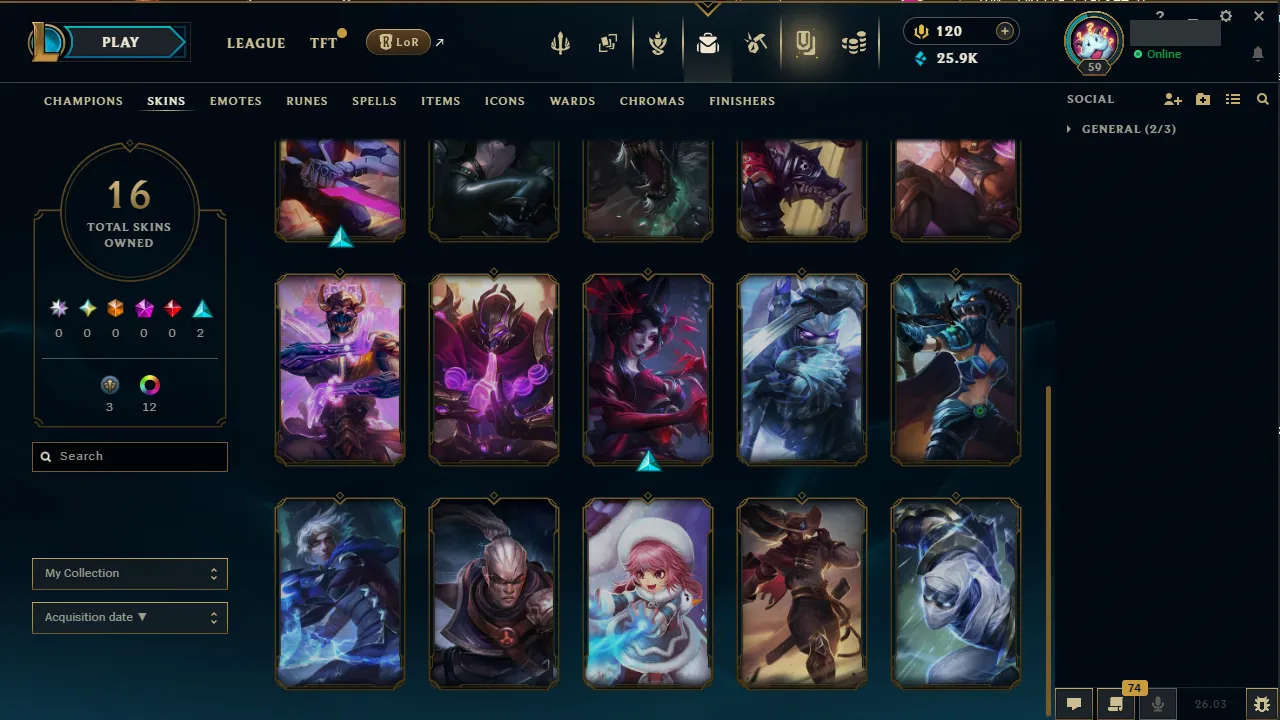This screenshot has height=720, width=1280.
Task: Click the trident icon in the top navbar
Action: (560, 42)
